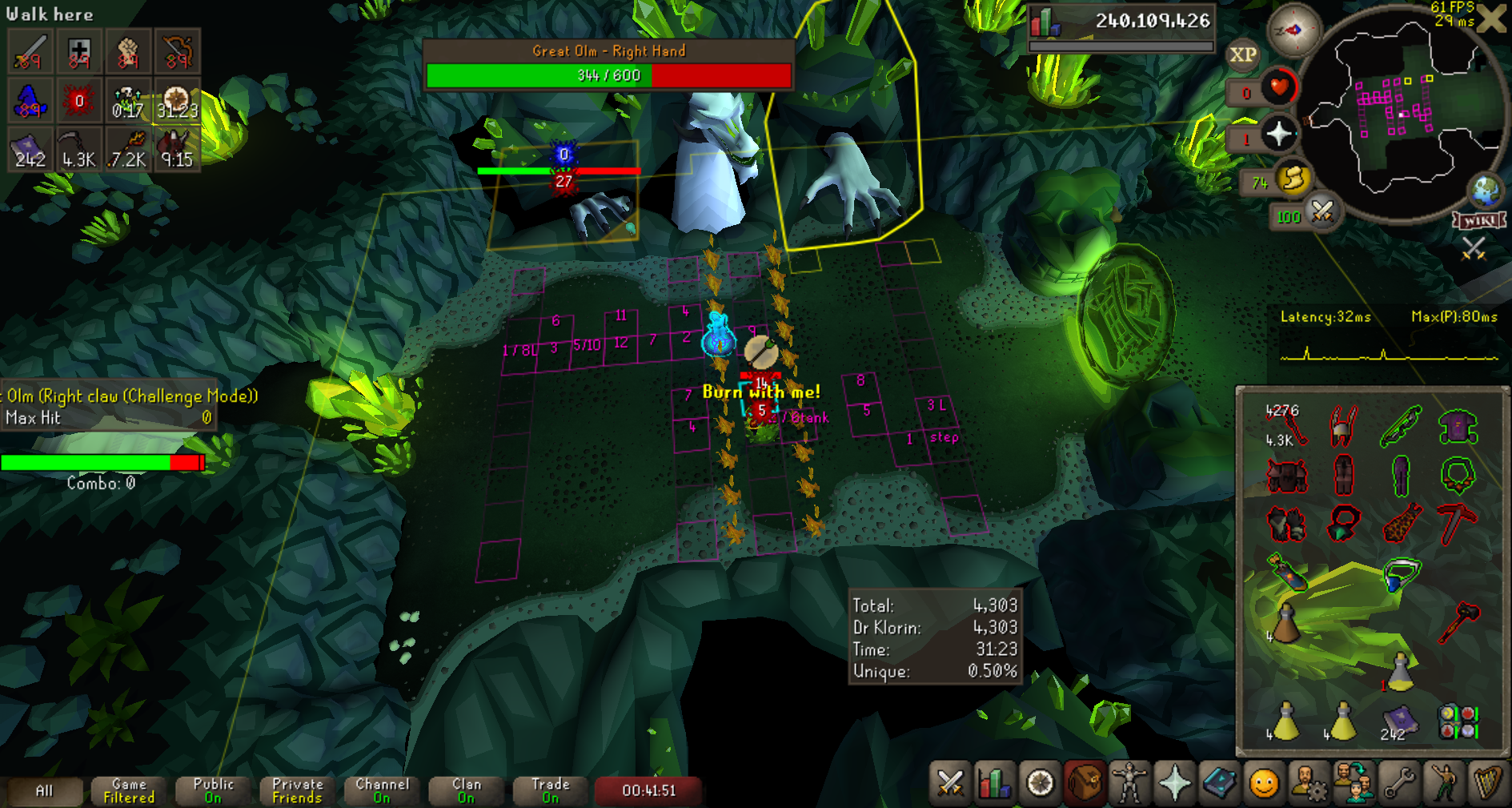Image resolution: width=1512 pixels, height=808 pixels.
Task: Switch to the Skills tab
Action: point(994,782)
